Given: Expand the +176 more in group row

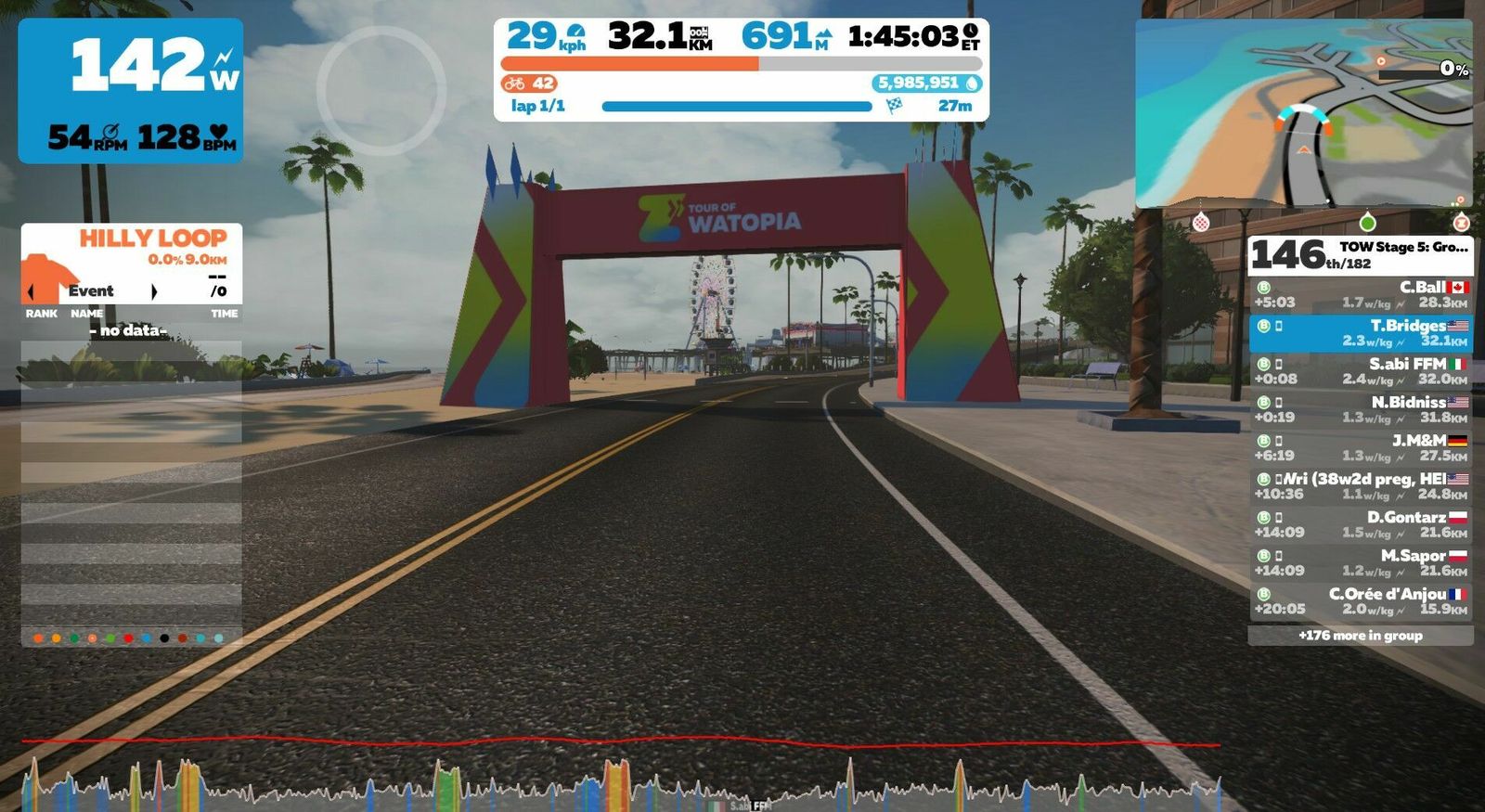Looking at the screenshot, I should 1360,636.
